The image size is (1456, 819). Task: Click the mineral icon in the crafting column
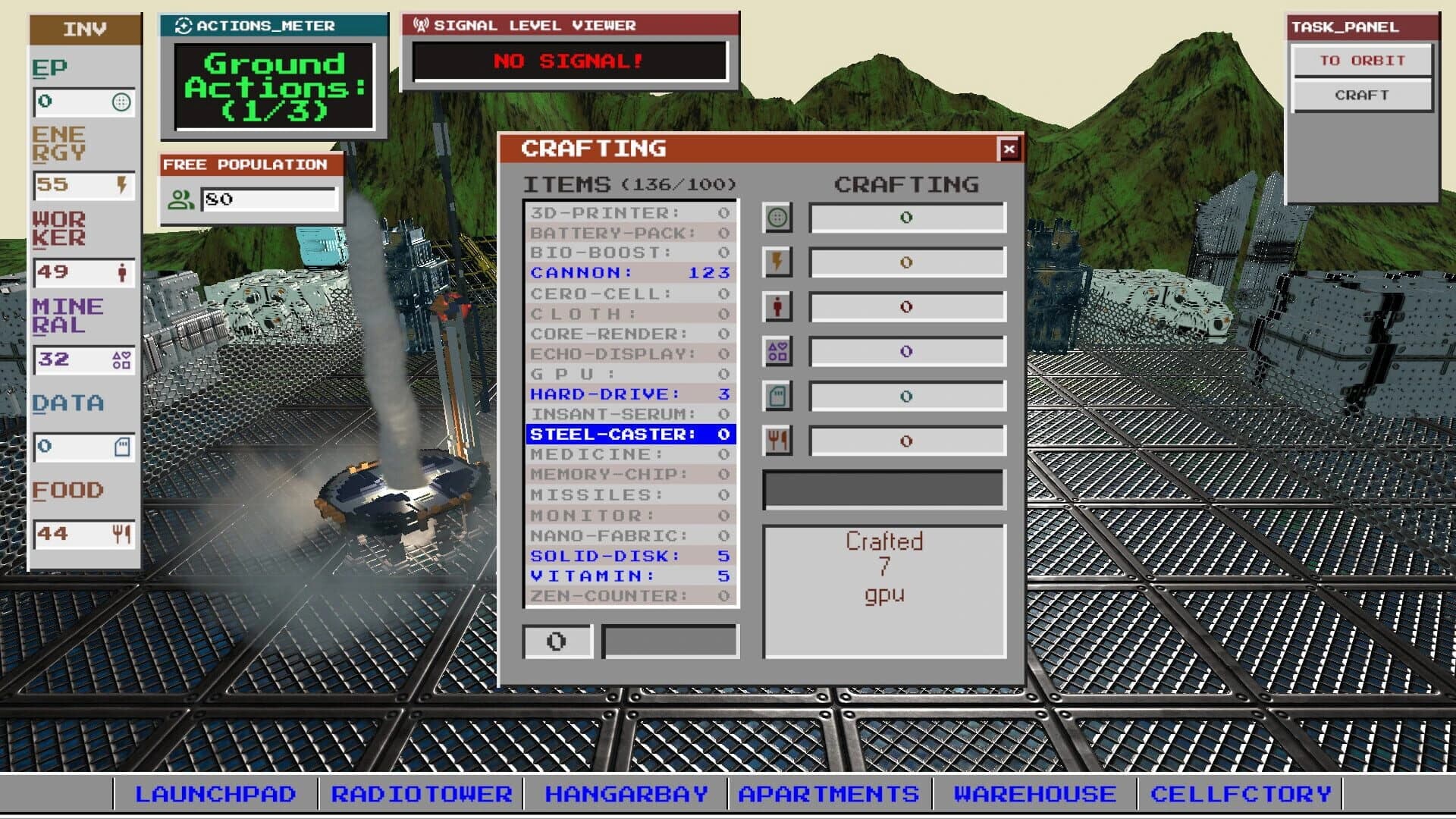[777, 351]
